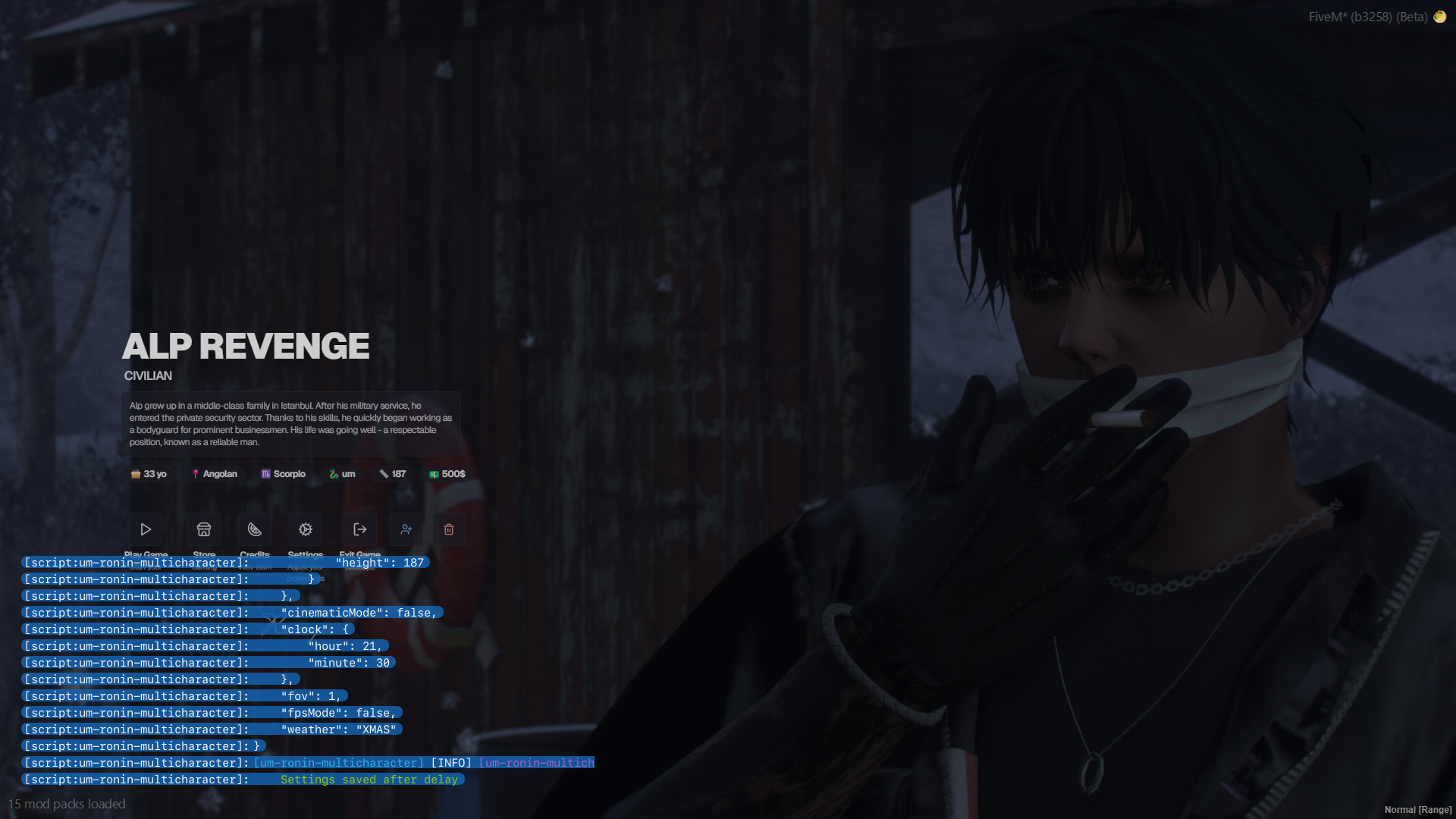Select the add-character person icon

(406, 529)
